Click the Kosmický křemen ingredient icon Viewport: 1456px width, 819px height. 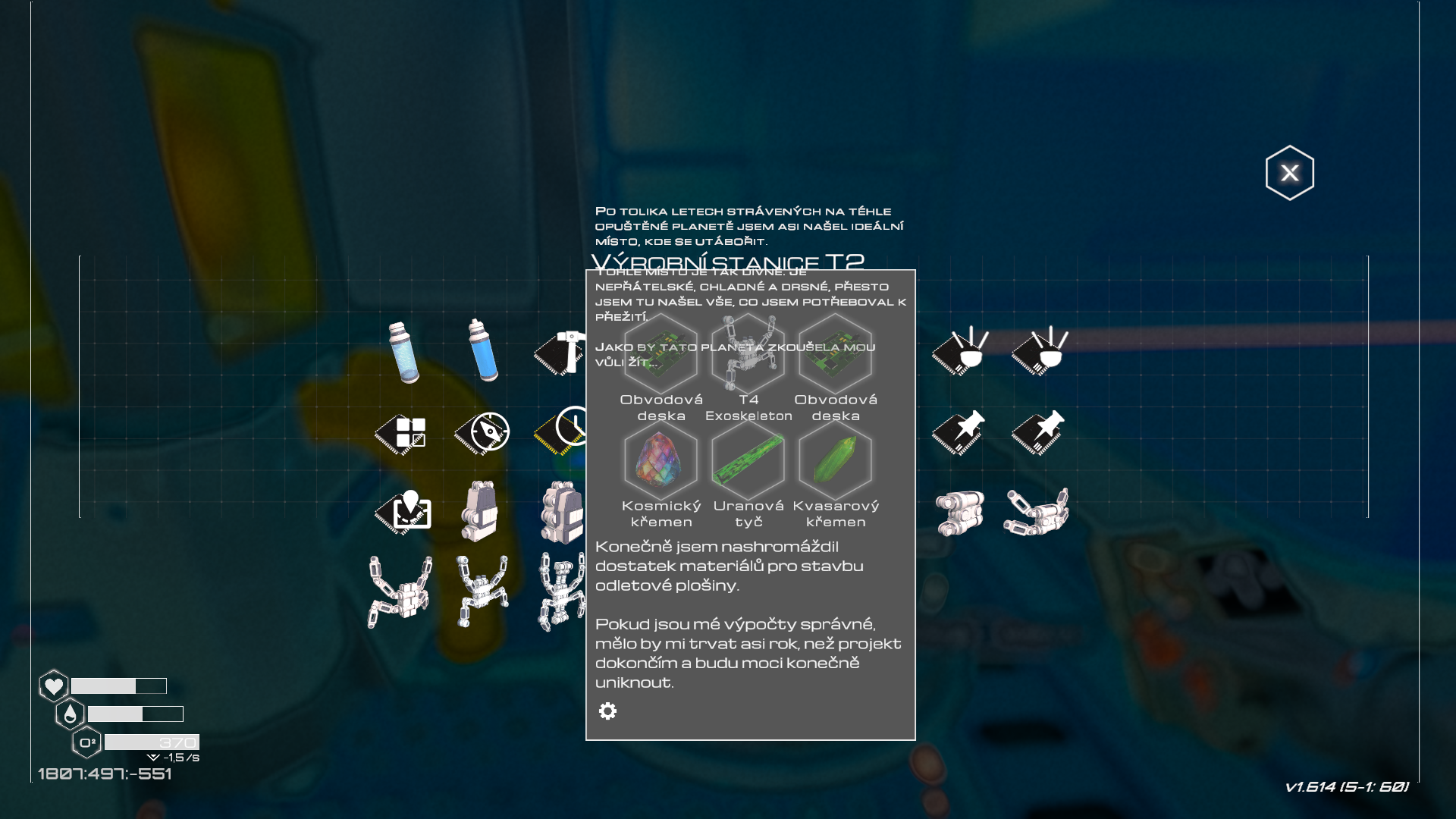tap(661, 460)
